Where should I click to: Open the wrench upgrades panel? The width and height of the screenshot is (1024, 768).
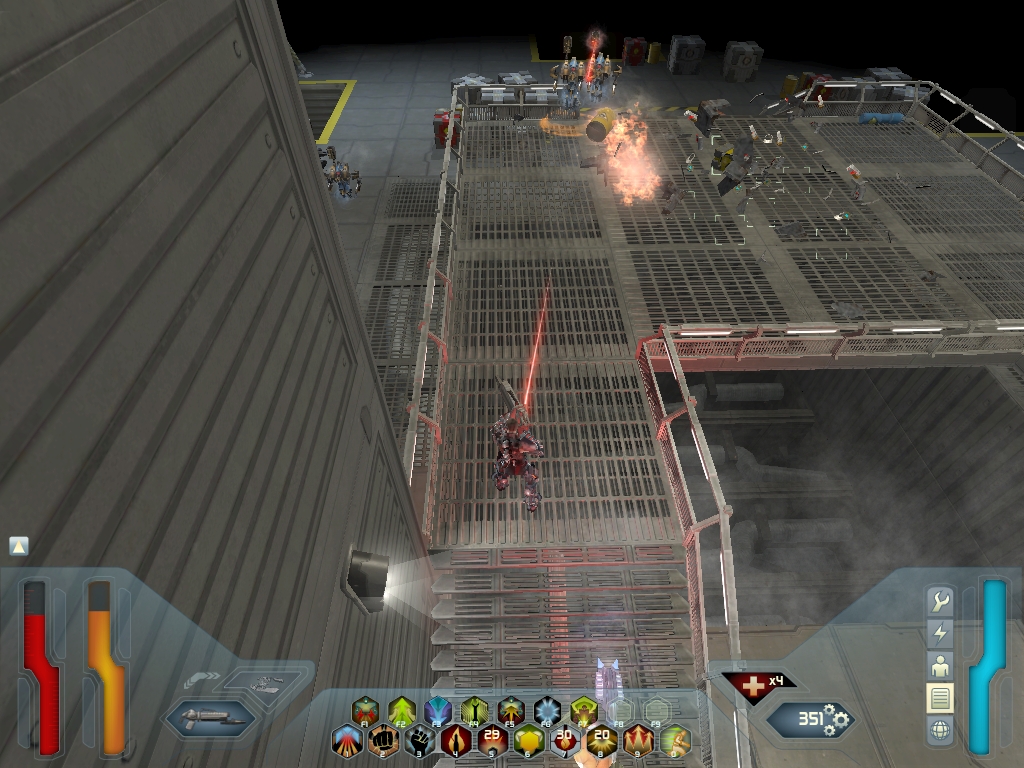tap(939, 602)
